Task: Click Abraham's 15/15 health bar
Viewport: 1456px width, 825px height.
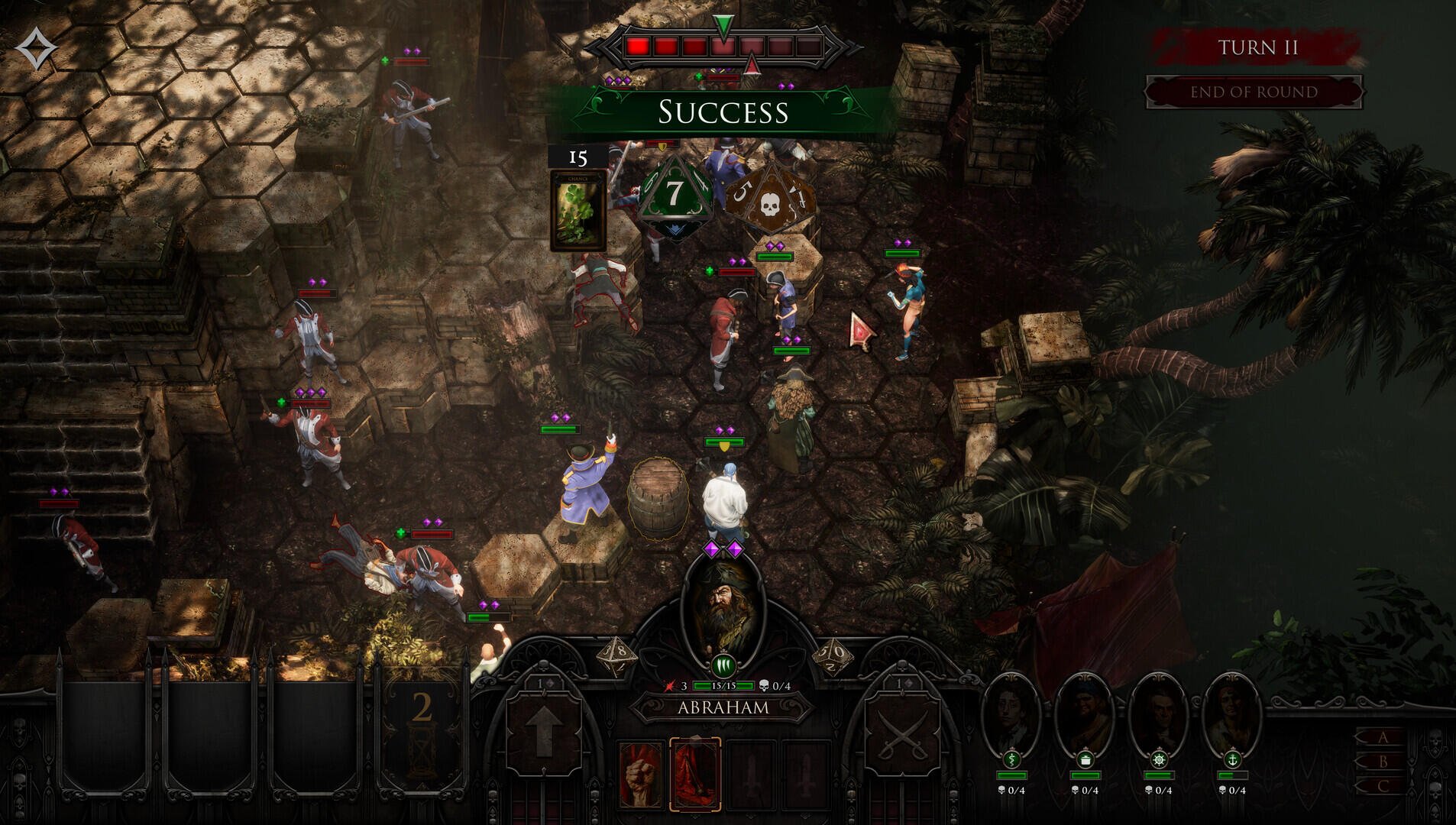Action: coord(723,686)
